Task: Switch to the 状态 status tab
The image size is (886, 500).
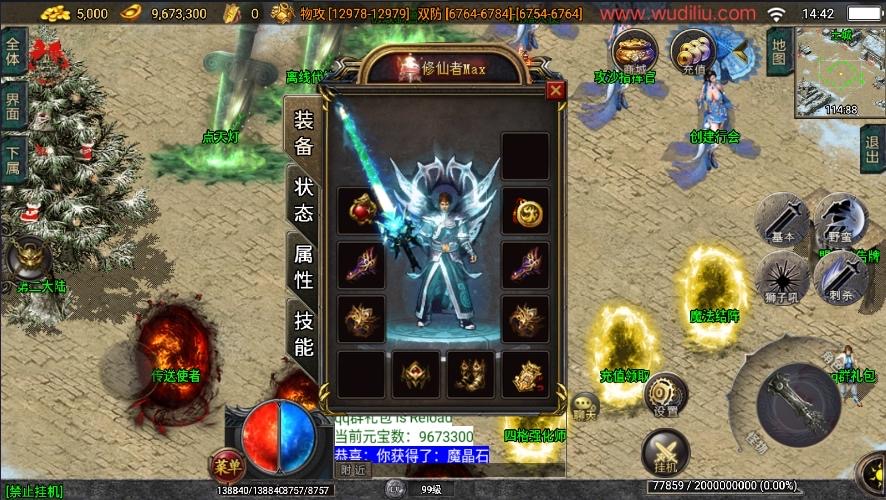Action: [303, 199]
